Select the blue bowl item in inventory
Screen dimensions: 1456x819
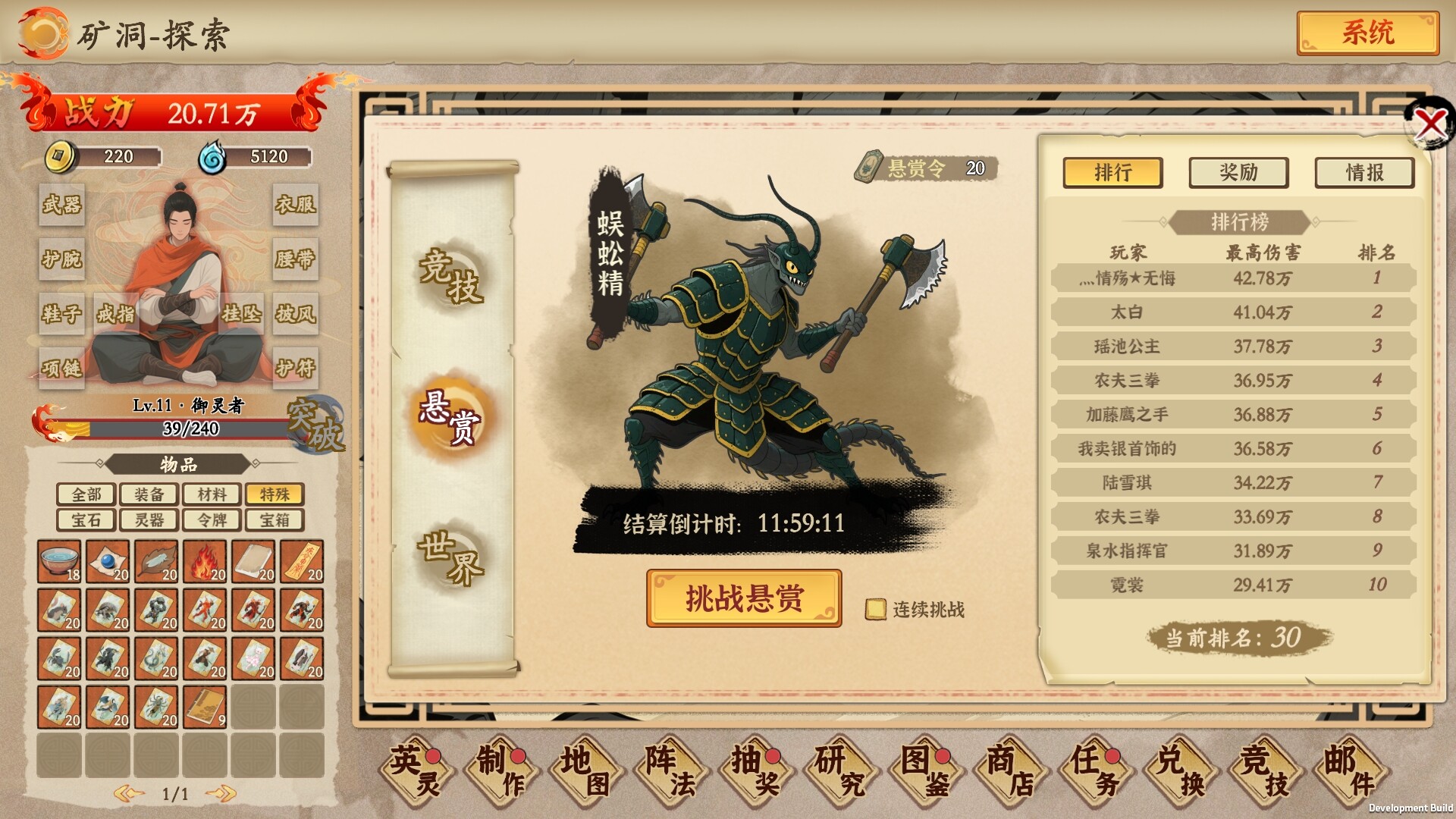[60, 561]
